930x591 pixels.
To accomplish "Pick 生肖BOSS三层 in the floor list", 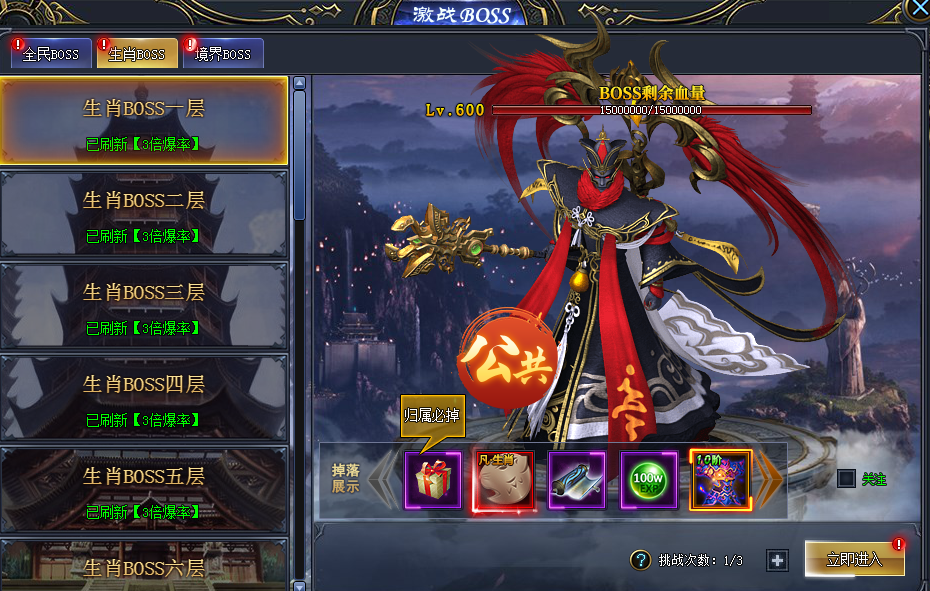I will click(x=144, y=304).
